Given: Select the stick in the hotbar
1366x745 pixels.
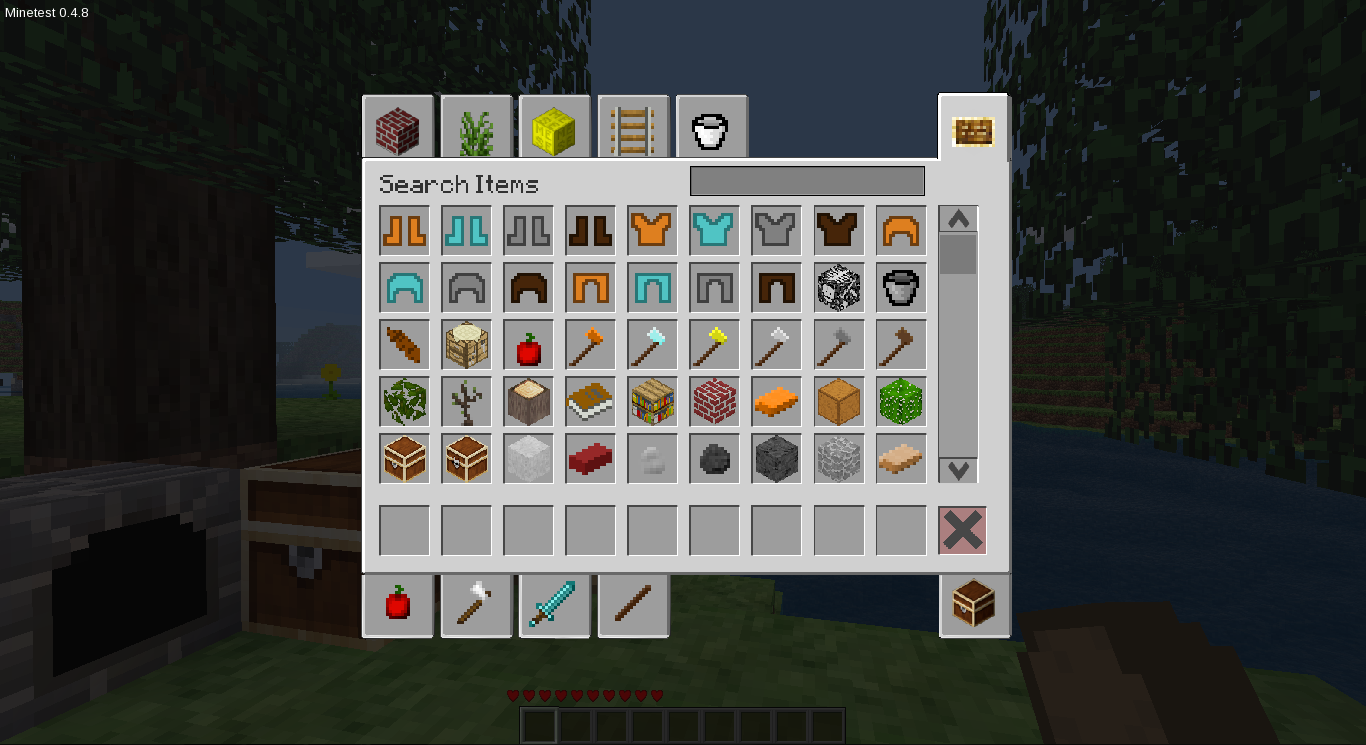Looking at the screenshot, I should point(633,605).
